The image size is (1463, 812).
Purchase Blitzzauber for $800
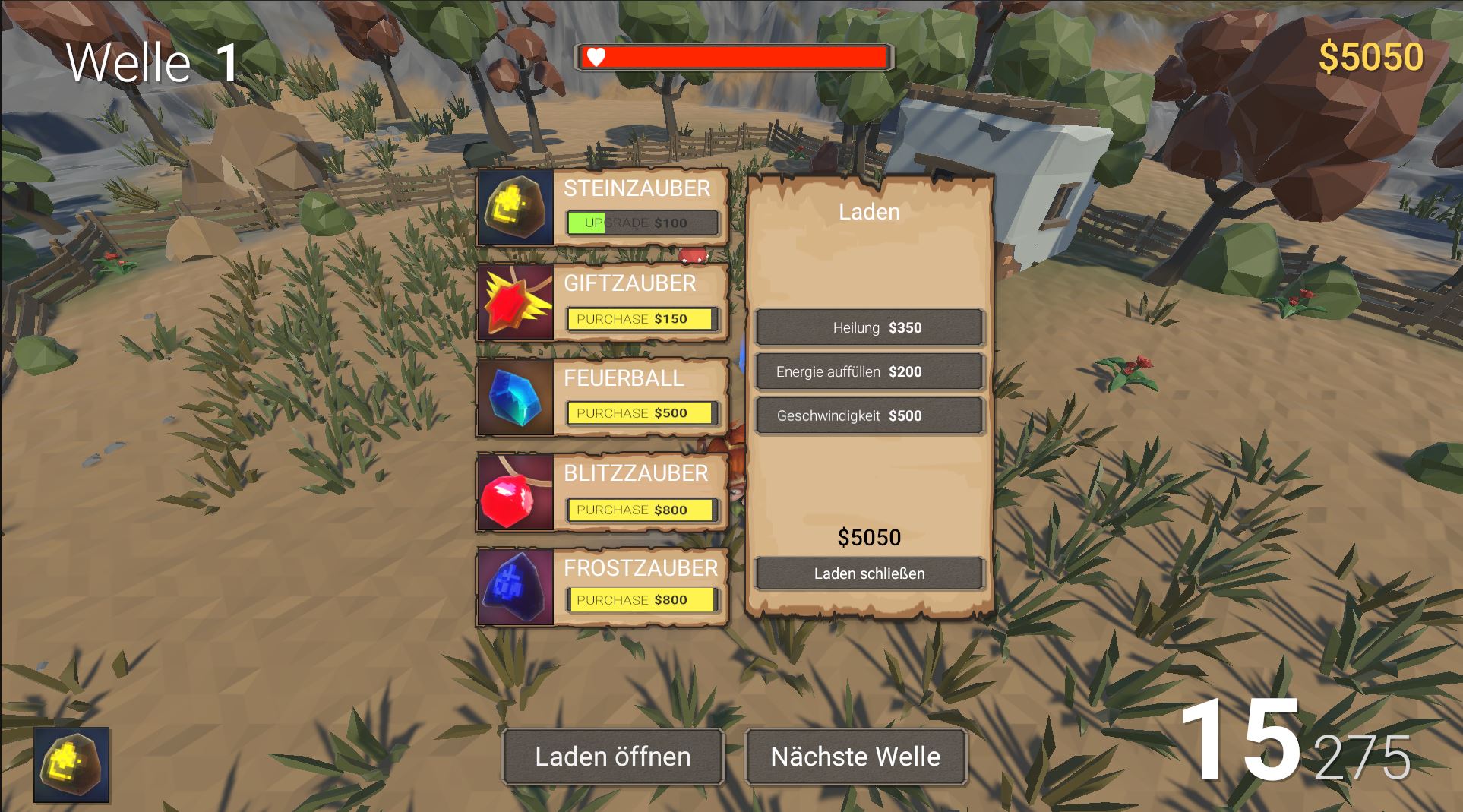pos(642,510)
